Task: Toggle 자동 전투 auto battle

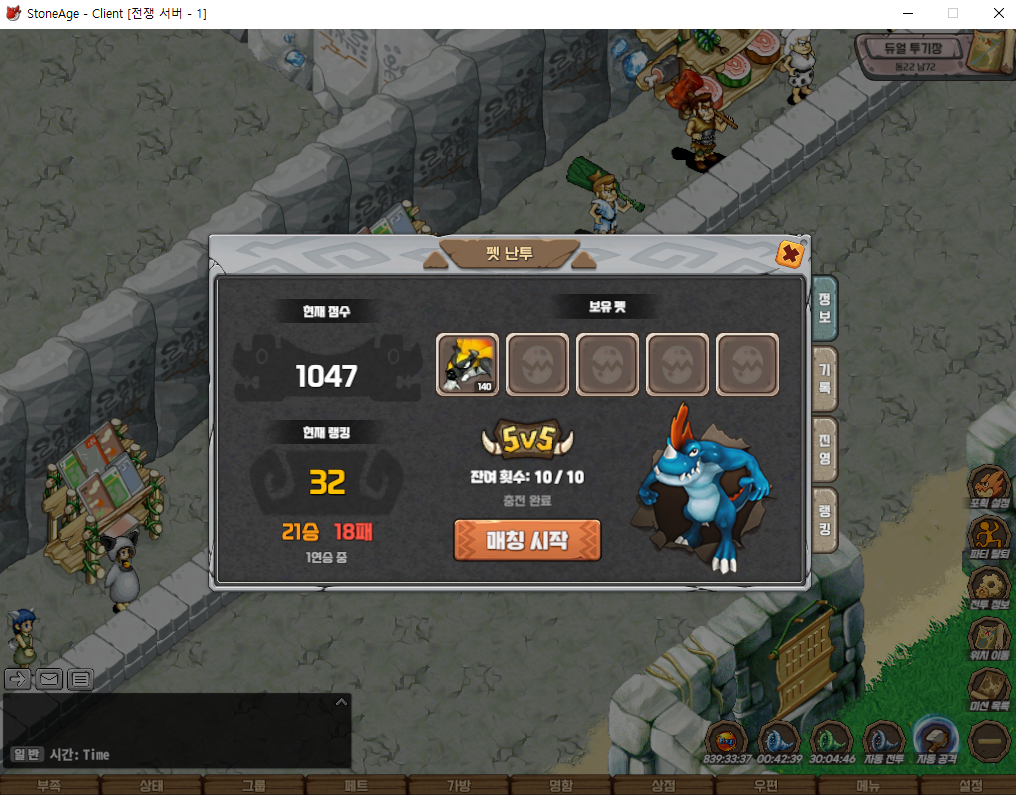Action: click(x=883, y=742)
